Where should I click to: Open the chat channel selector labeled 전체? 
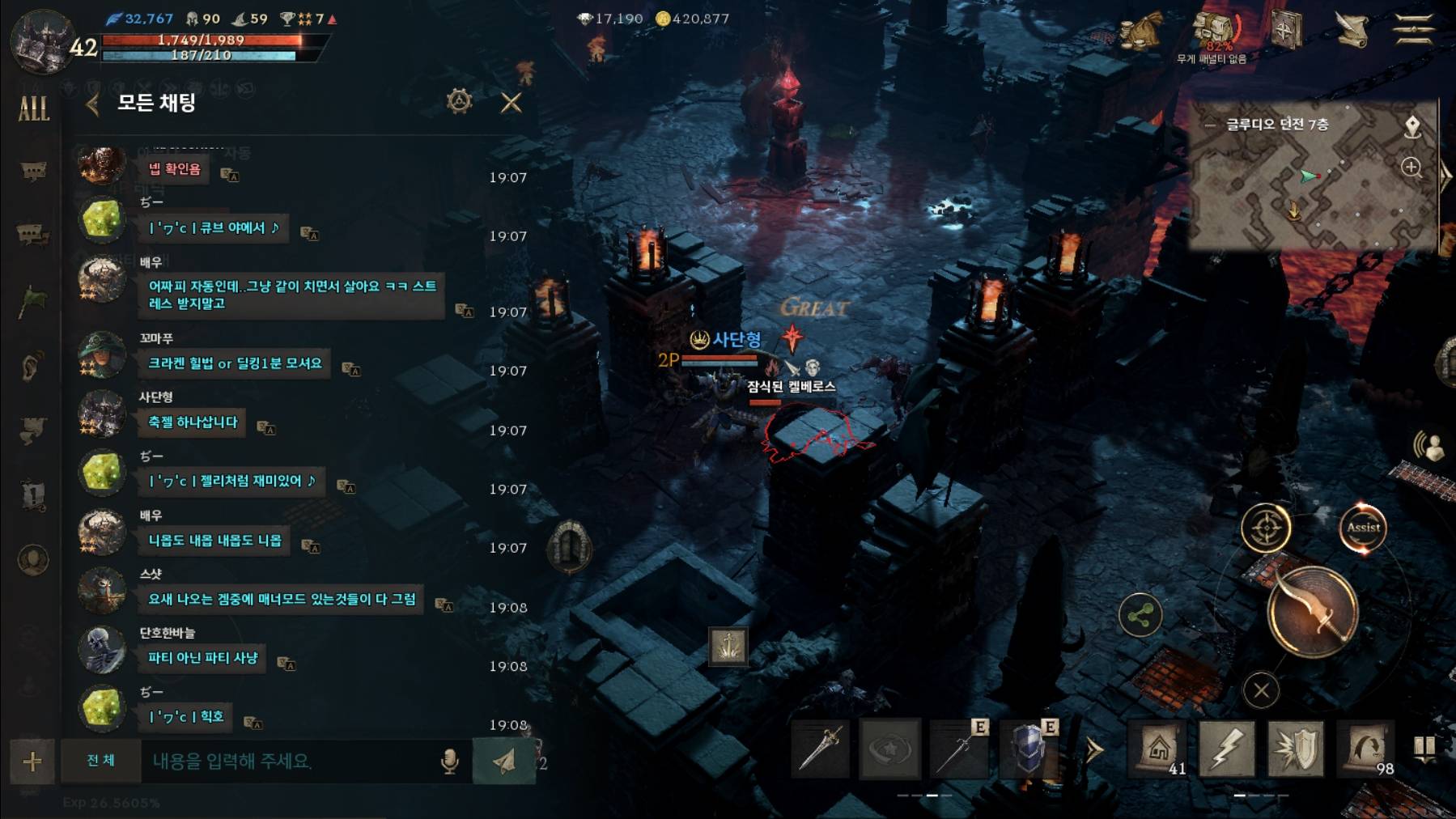click(x=101, y=761)
